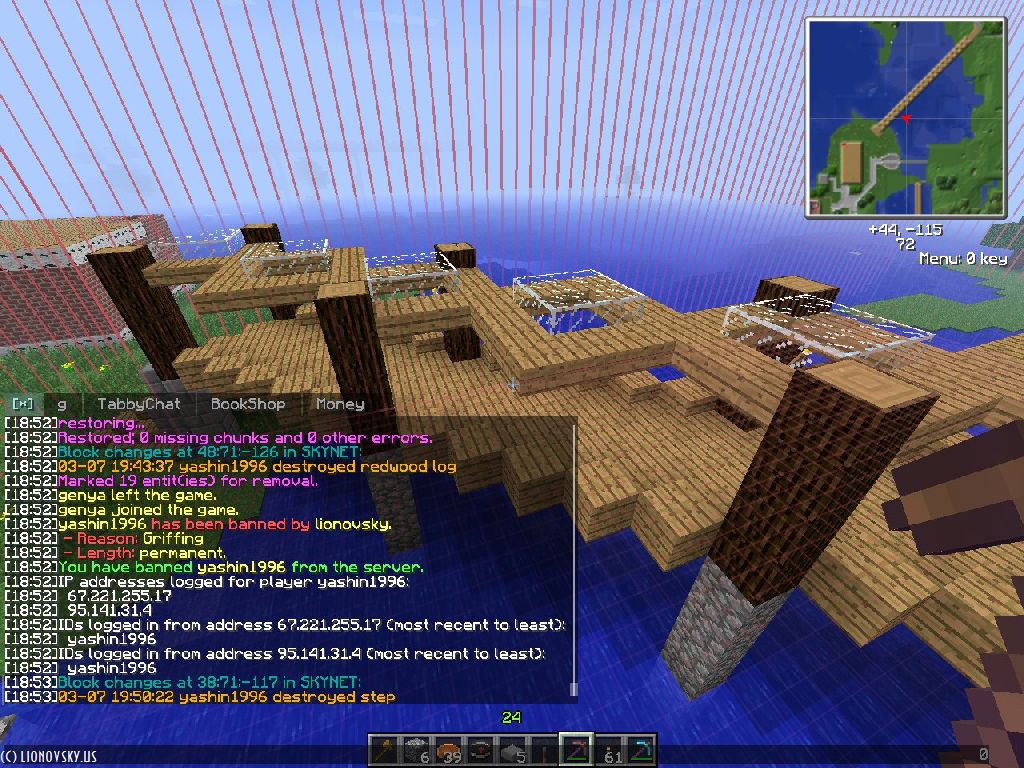Switch to the g chat channel tab
1024x768 pixels.
62,404
